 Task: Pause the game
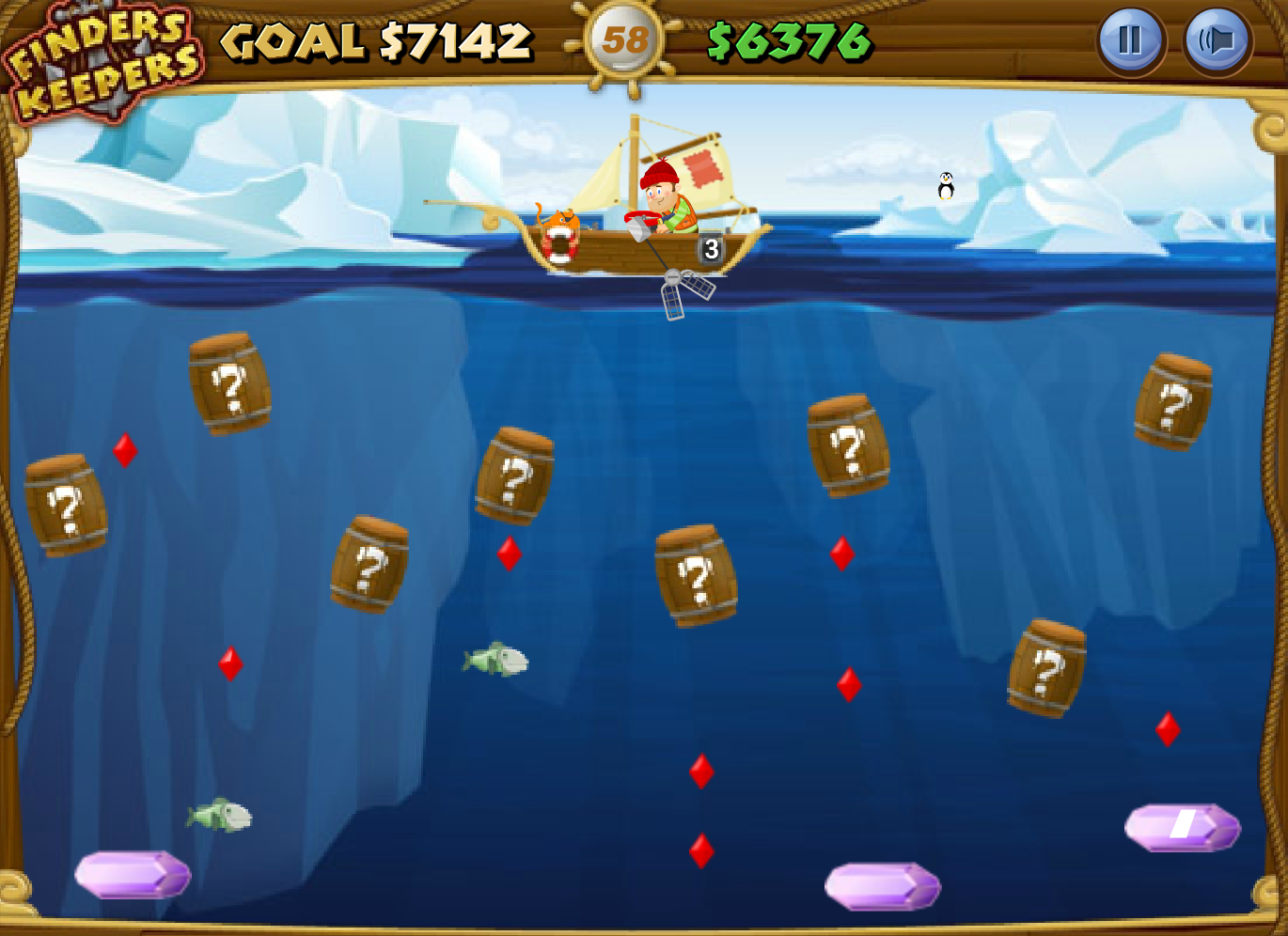1129,41
